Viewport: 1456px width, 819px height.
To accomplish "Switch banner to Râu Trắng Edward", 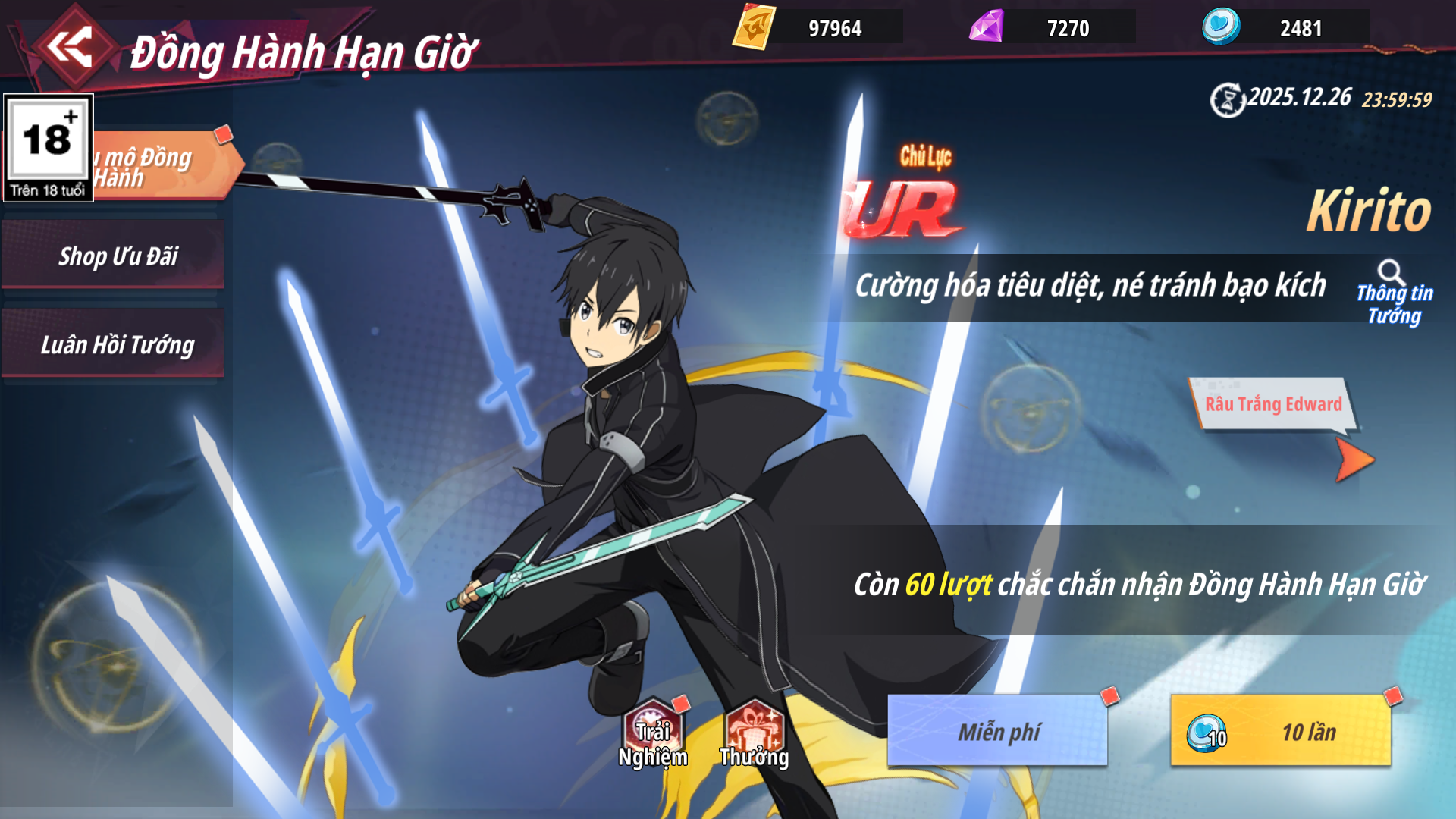I will click(x=1272, y=403).
